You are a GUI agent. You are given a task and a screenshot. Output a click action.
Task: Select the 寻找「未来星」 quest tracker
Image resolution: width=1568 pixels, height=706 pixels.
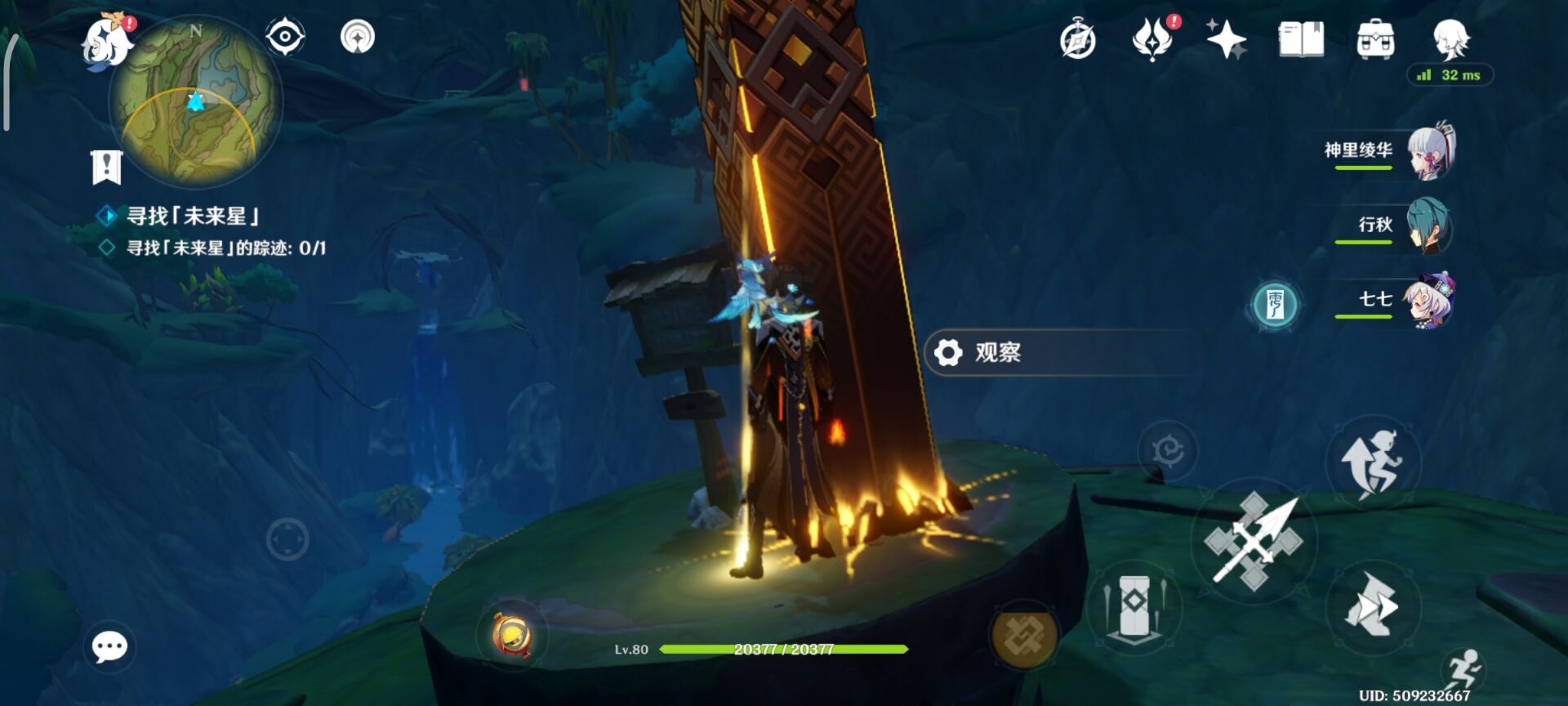pyautogui.click(x=193, y=217)
